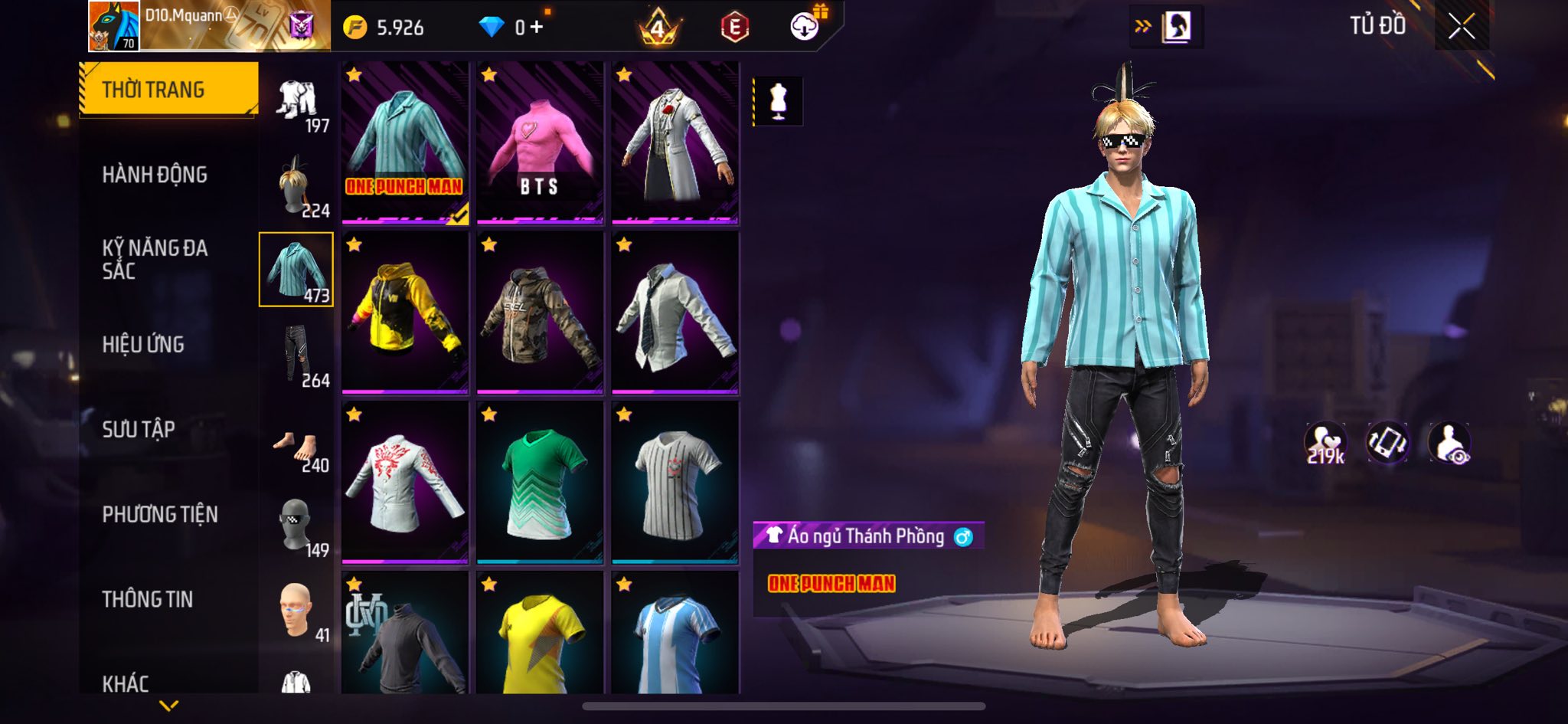This screenshot has width=1568, height=724.
Task: Open the mask category with 149 items
Action: pyautogui.click(x=297, y=526)
